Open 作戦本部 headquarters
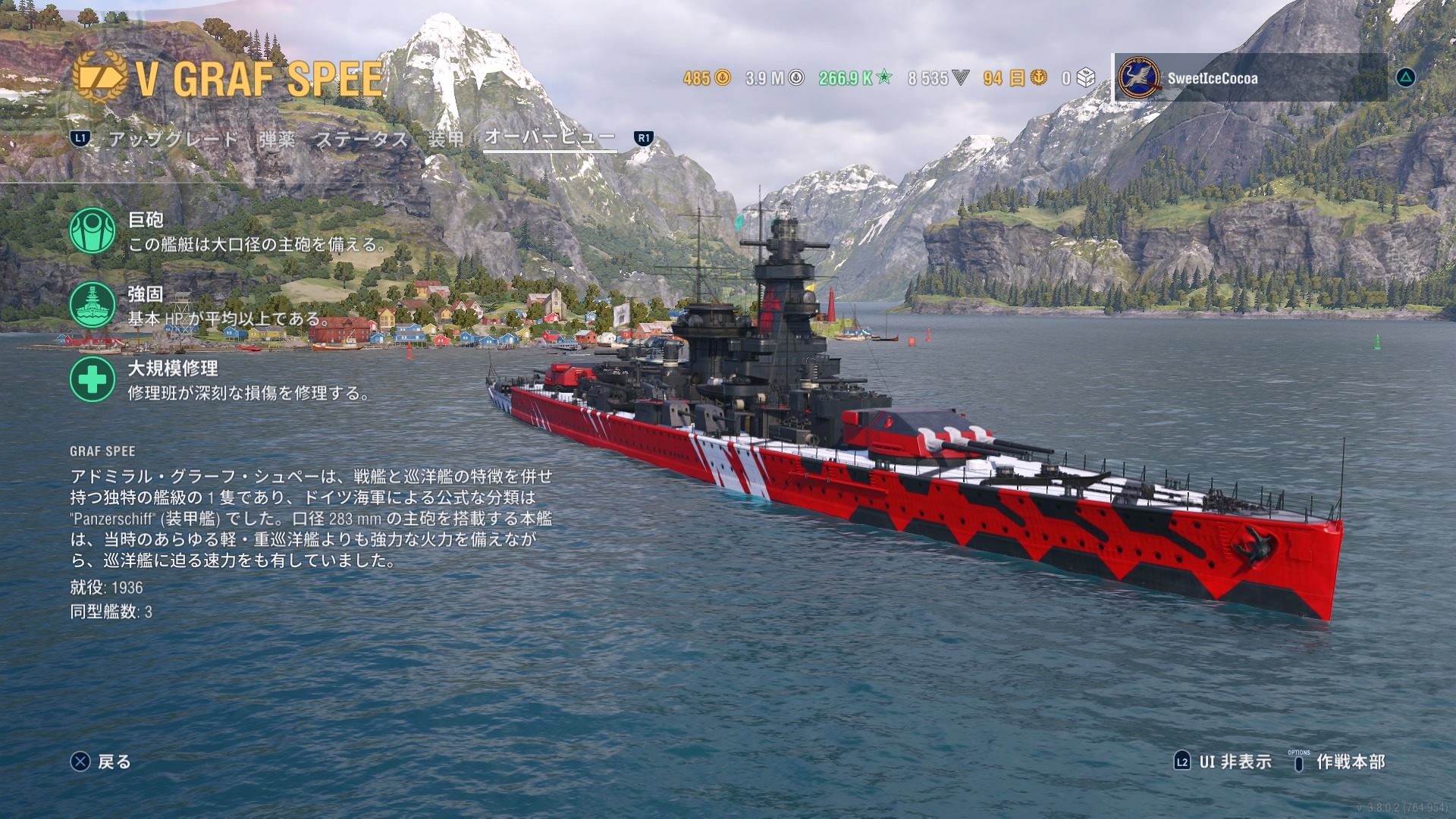This screenshot has height=819, width=1456. 1339,761
